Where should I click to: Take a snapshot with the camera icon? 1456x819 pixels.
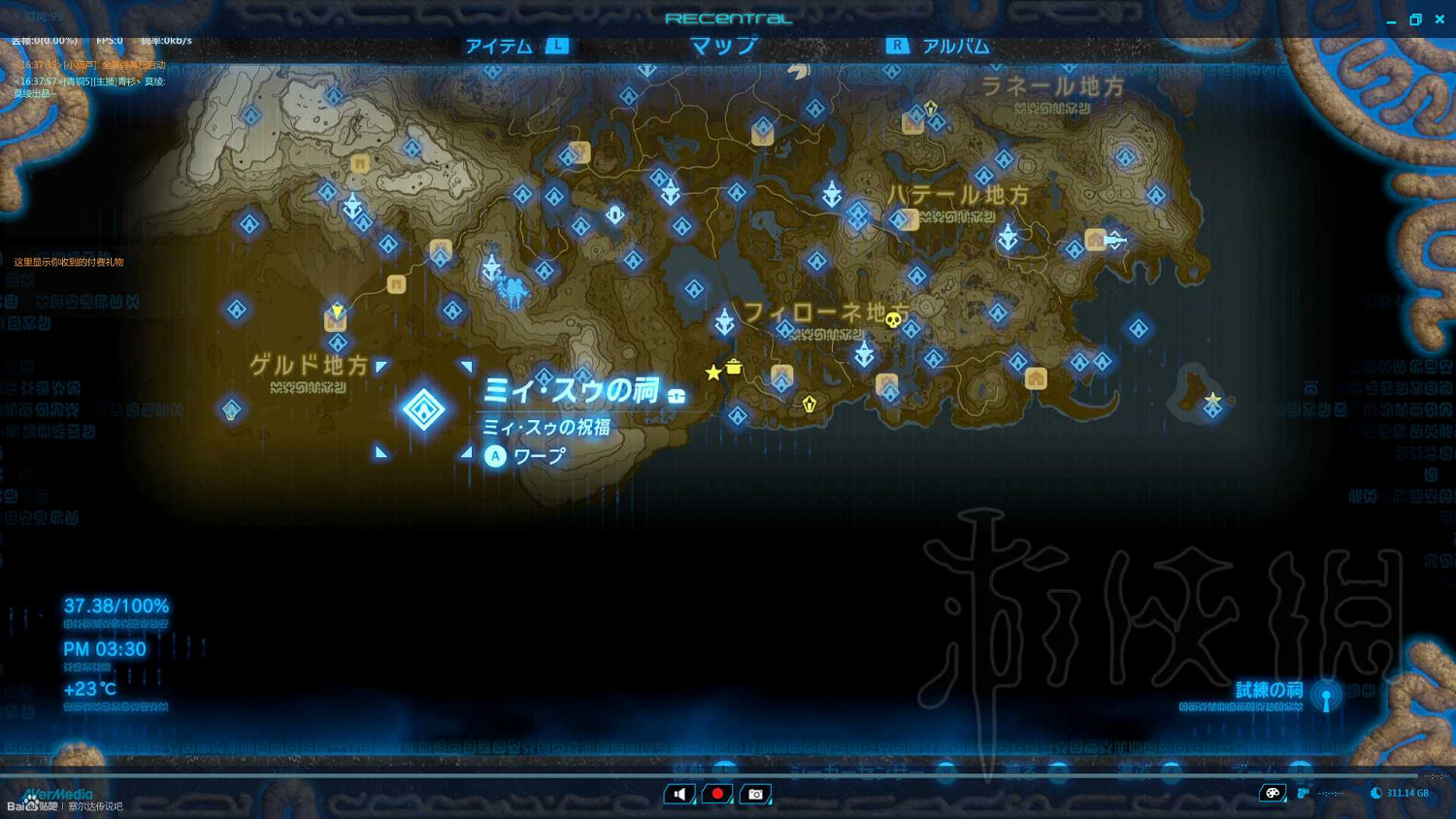(755, 794)
